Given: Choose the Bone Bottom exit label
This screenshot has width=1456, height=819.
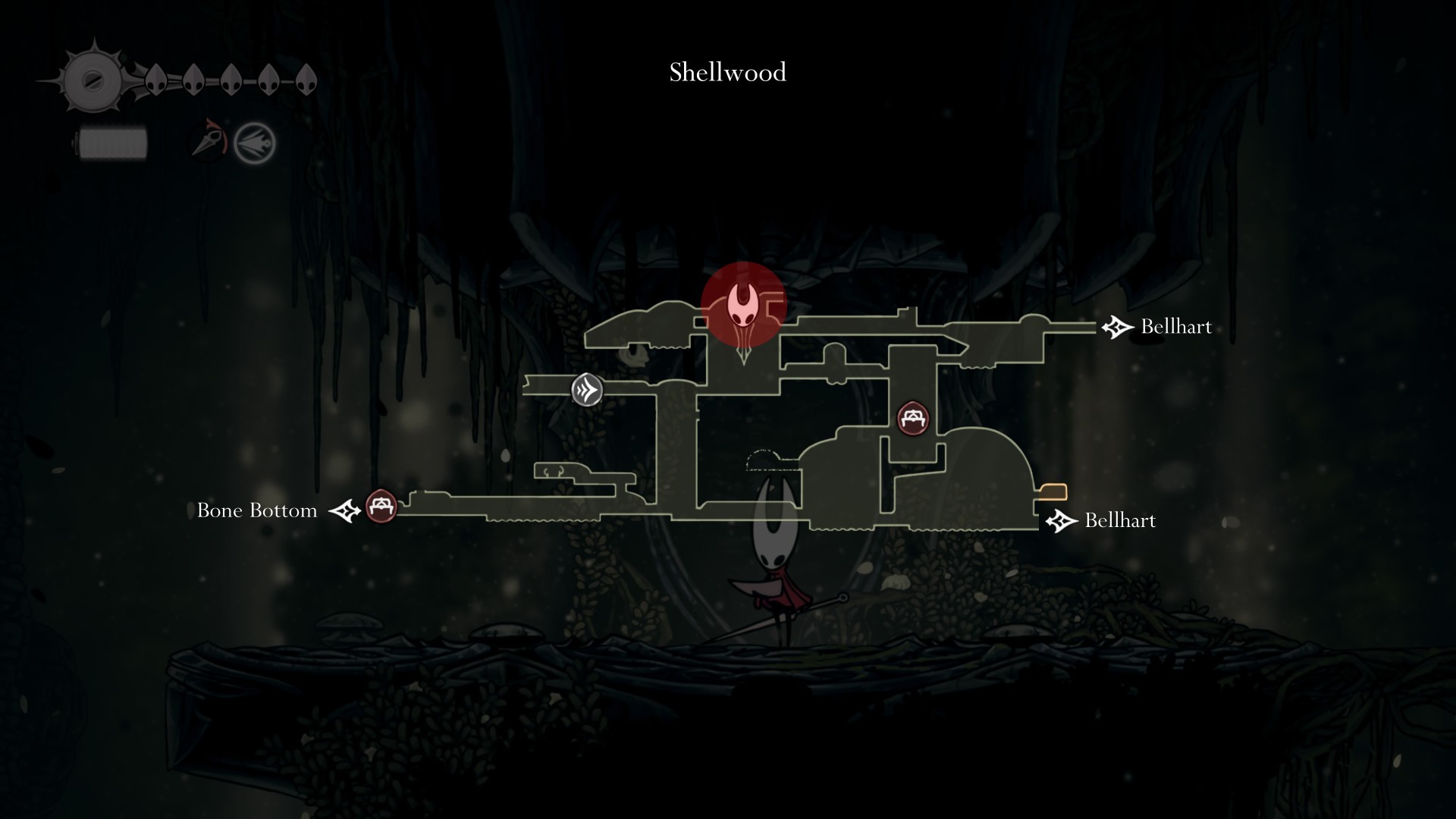Looking at the screenshot, I should pos(257,510).
